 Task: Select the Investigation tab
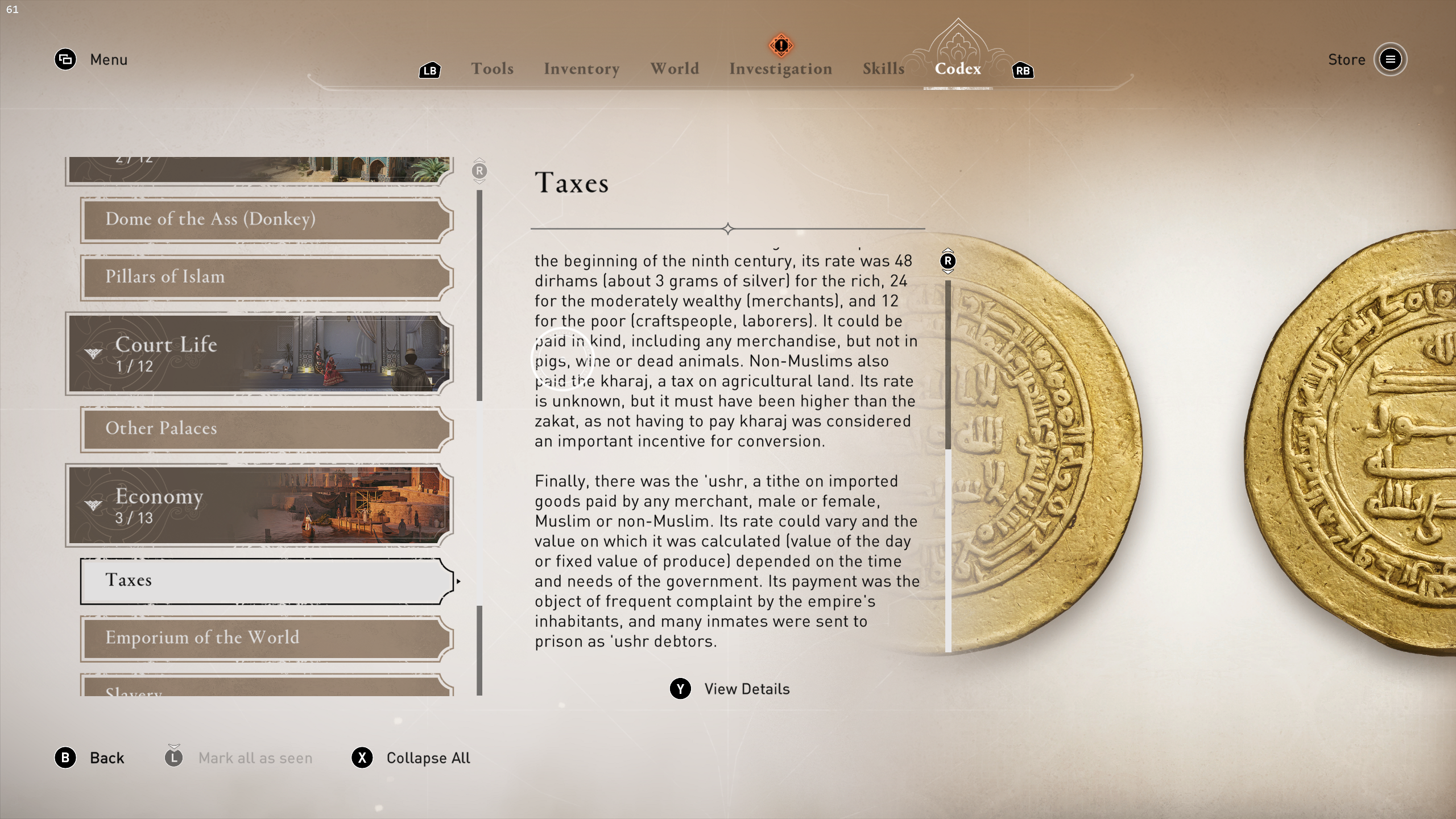pyautogui.click(x=780, y=69)
